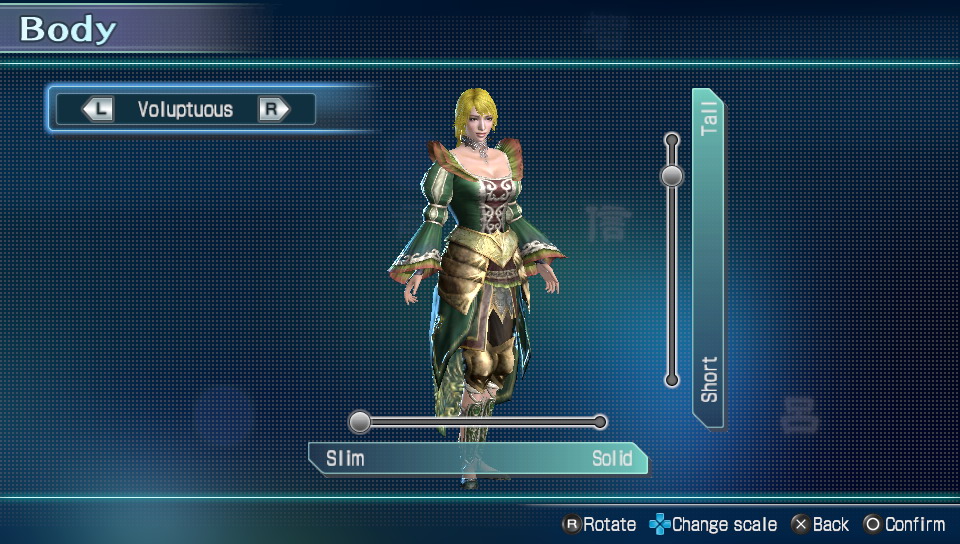Grab the Slim-to-Solid build slider handle
This screenshot has width=960, height=544.
(360, 422)
